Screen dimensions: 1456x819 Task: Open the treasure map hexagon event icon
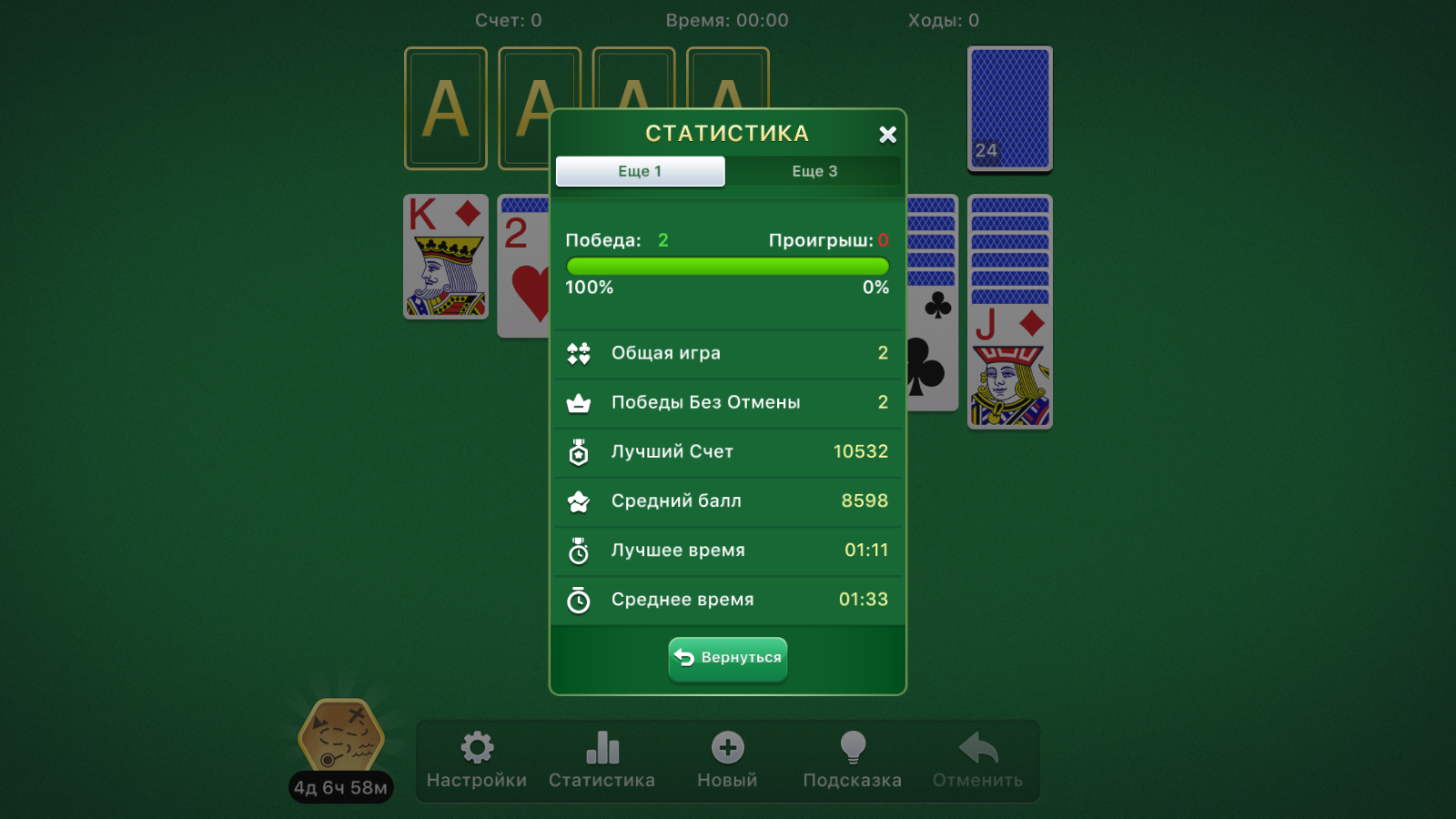pyautogui.click(x=340, y=733)
